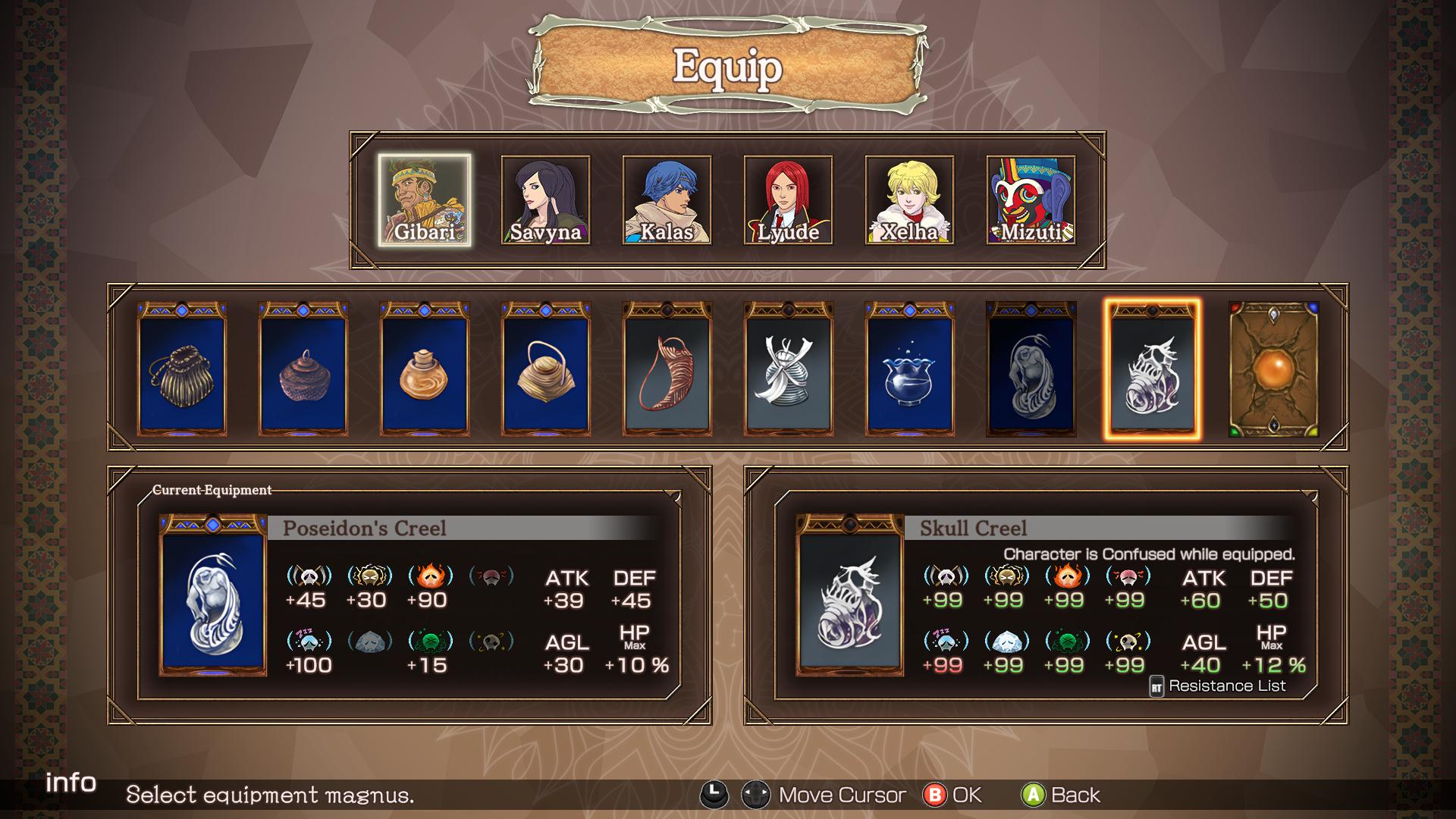Select Gibari's character portrait
The height and width of the screenshot is (819, 1456).
click(x=425, y=200)
